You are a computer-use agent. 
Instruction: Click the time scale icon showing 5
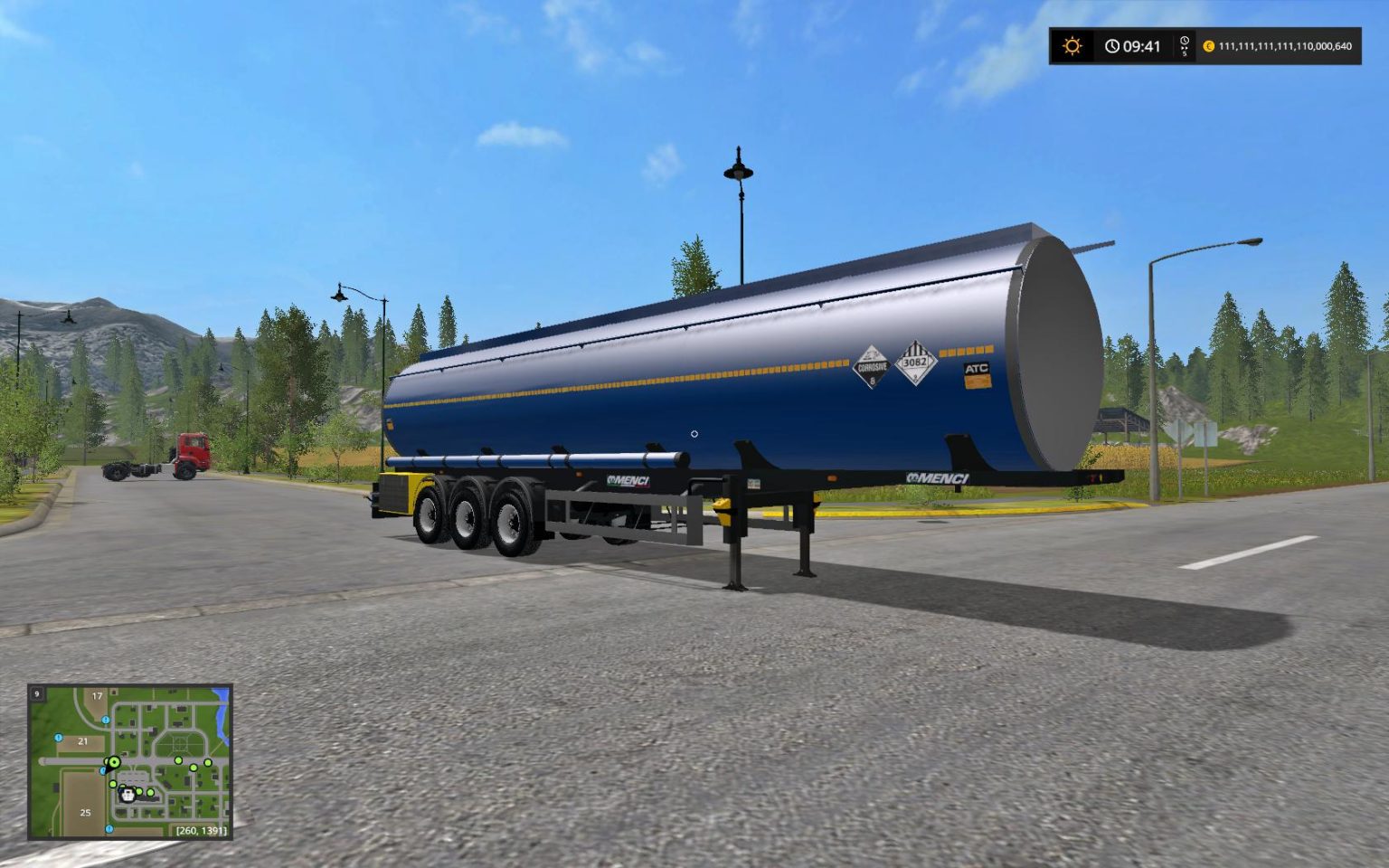[1184, 45]
